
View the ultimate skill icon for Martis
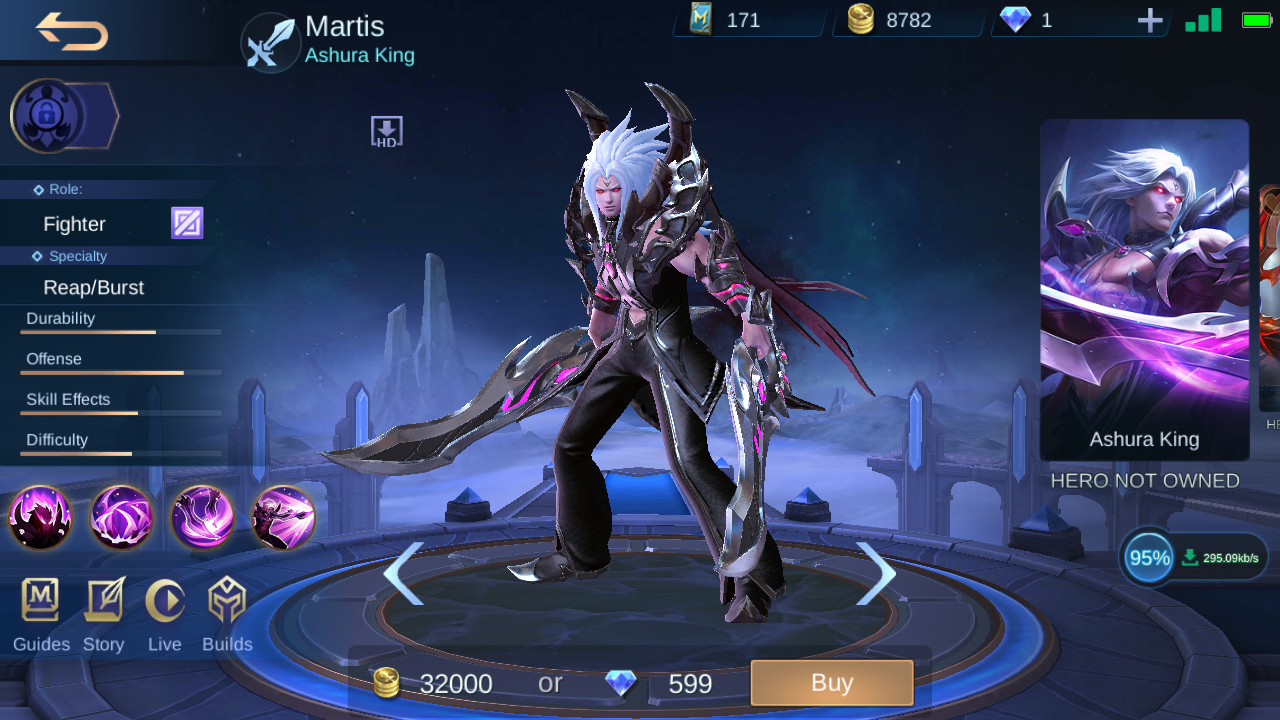point(200,518)
